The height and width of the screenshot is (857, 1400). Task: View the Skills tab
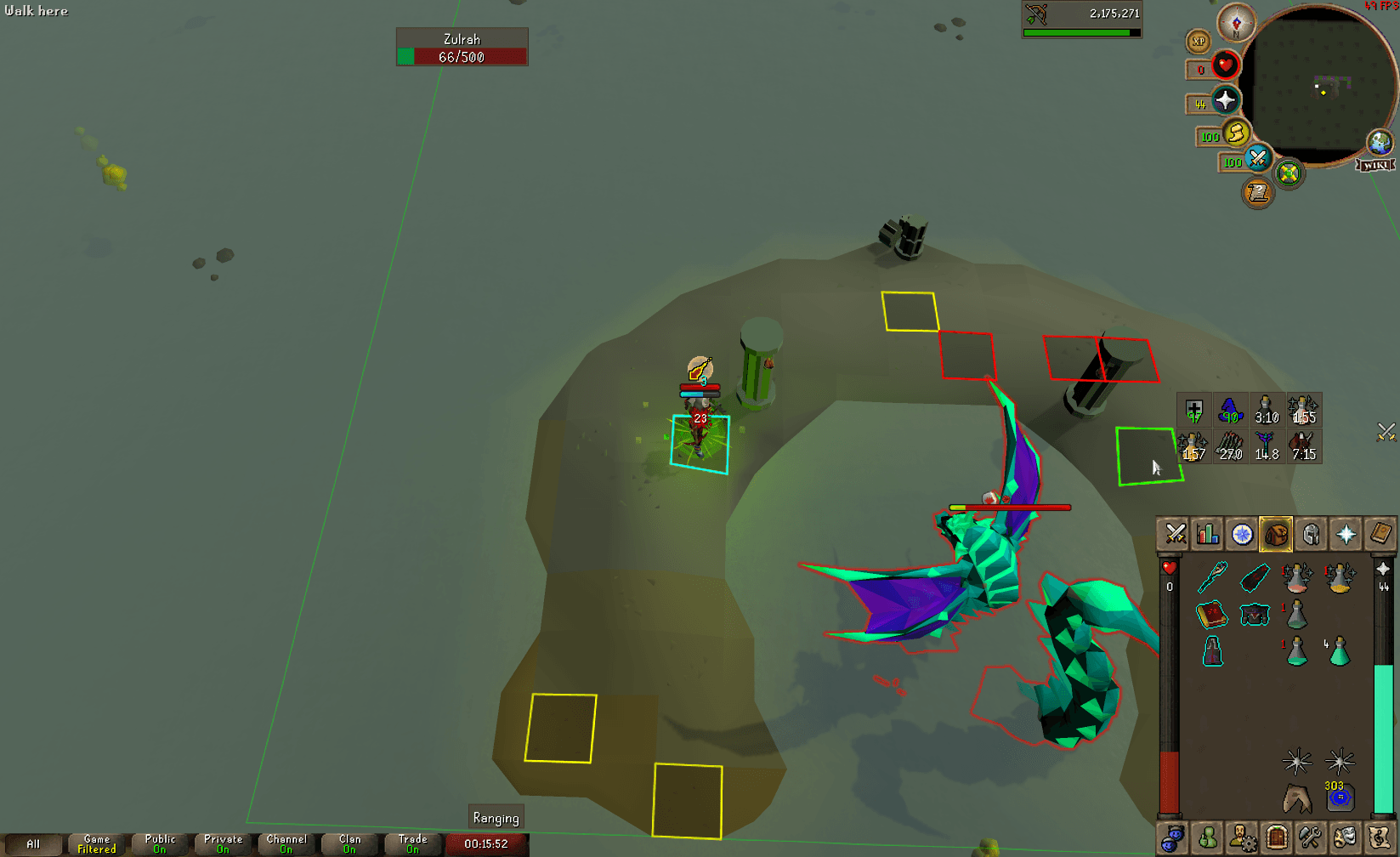[x=1208, y=534]
